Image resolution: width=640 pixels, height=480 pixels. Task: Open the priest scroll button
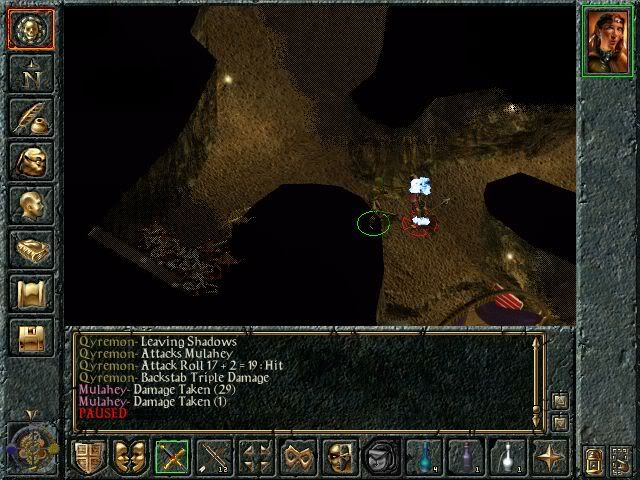click(x=30, y=293)
